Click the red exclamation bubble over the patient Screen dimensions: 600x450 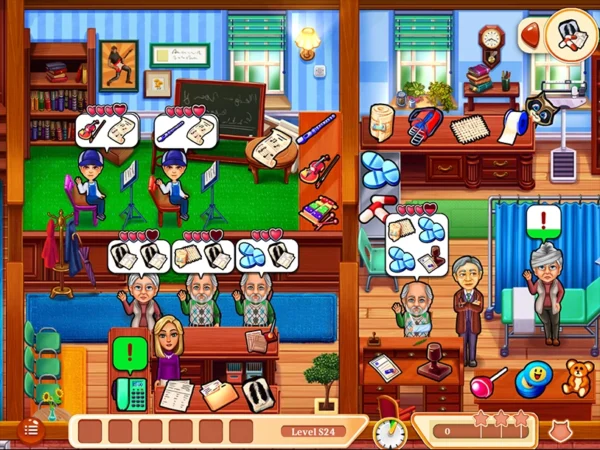coord(545,218)
